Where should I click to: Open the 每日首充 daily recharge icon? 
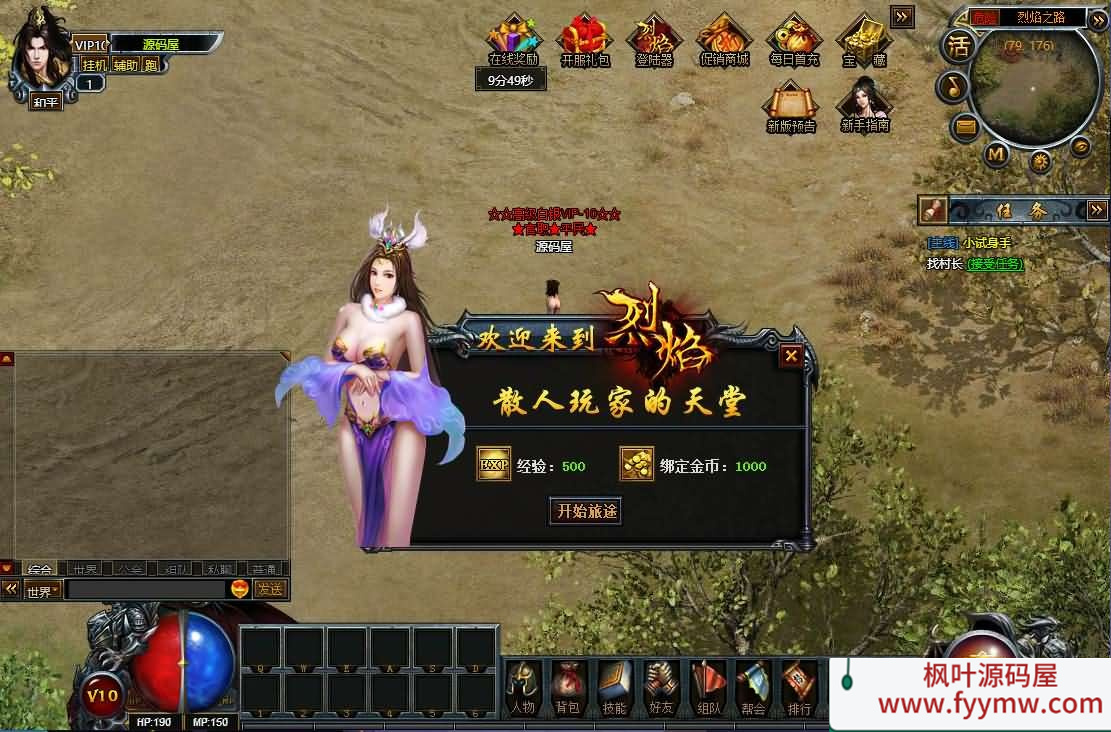[x=794, y=40]
